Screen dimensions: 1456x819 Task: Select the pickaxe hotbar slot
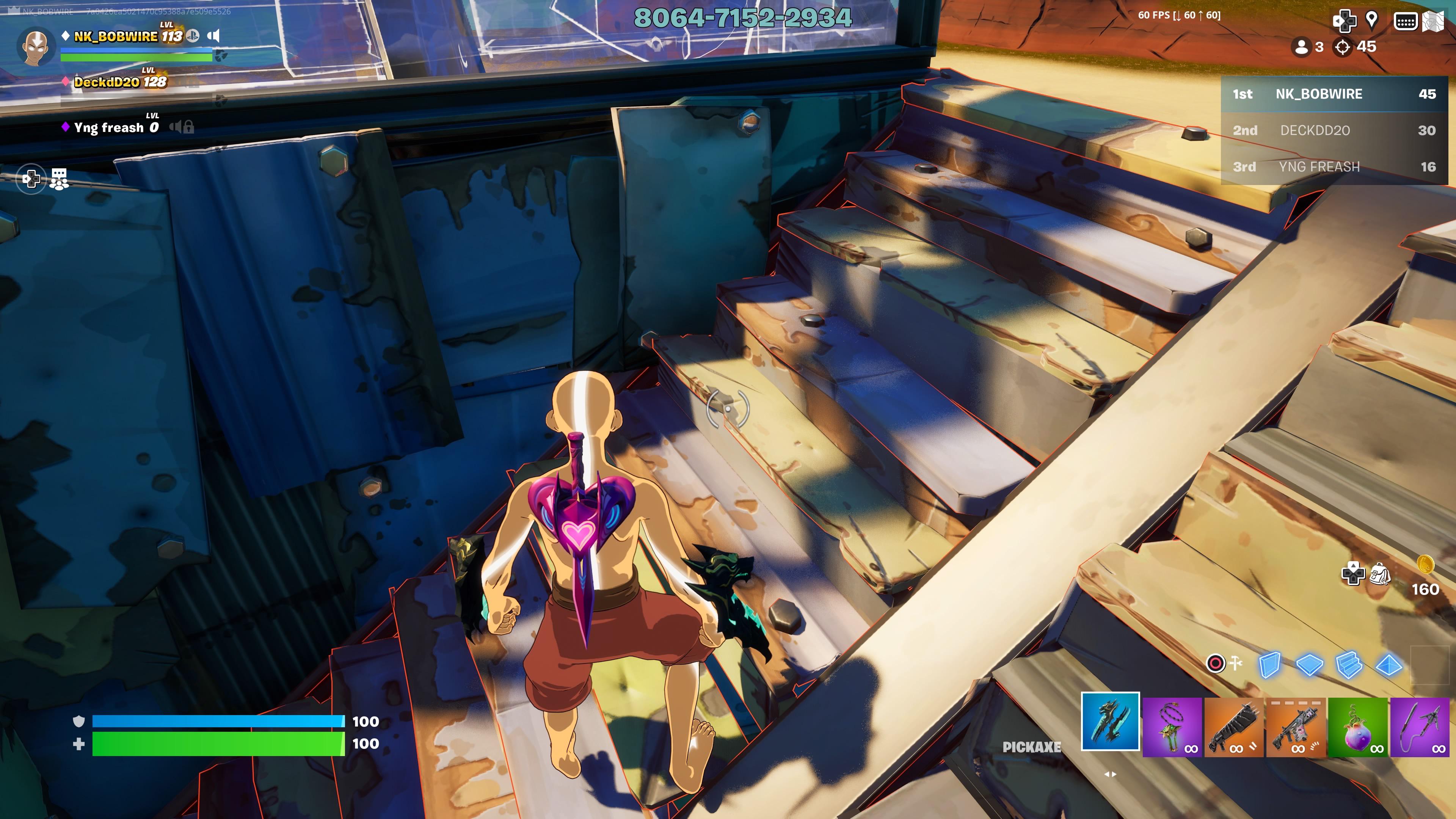point(1110,721)
